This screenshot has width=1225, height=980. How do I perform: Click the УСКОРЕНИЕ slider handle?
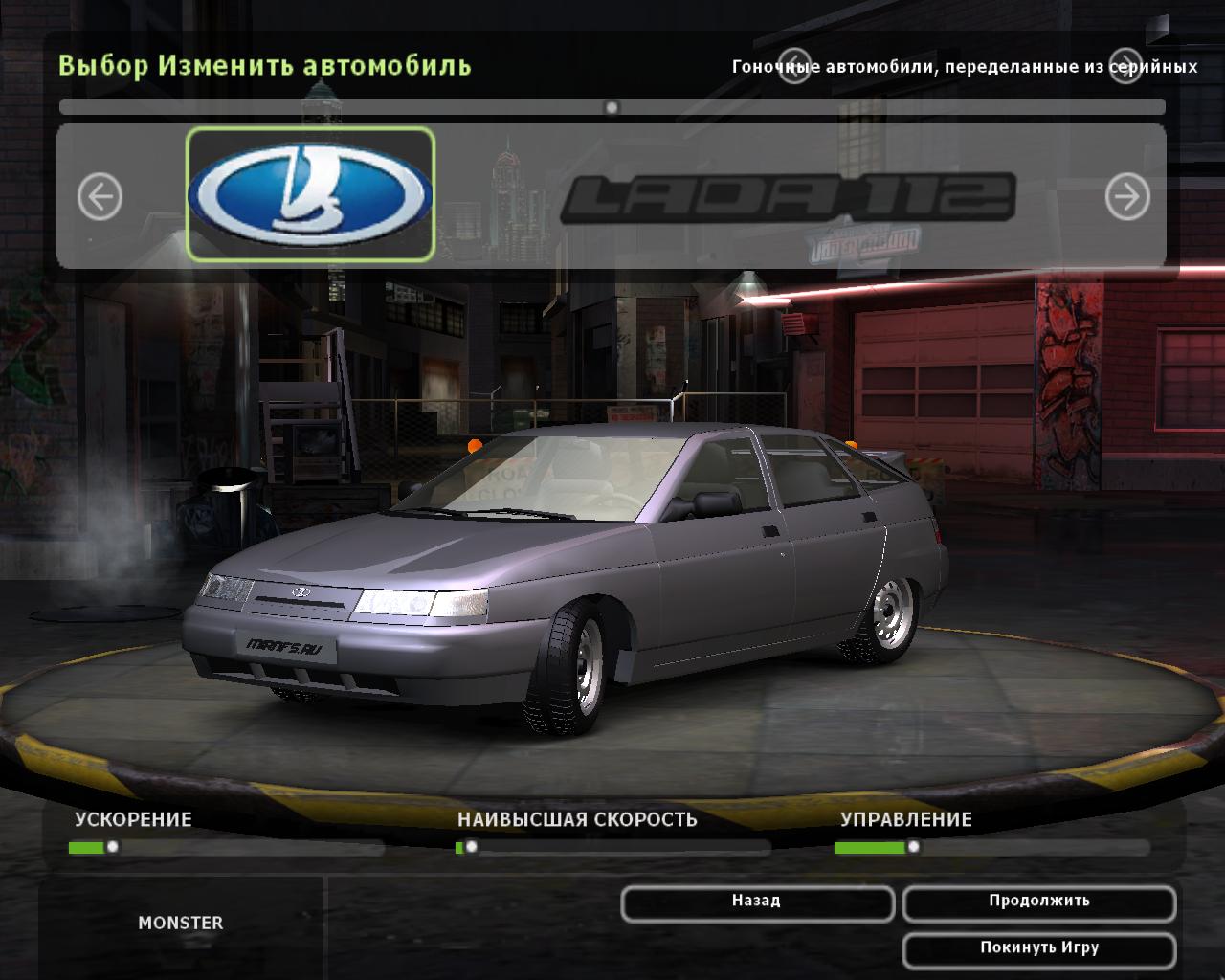[115, 845]
